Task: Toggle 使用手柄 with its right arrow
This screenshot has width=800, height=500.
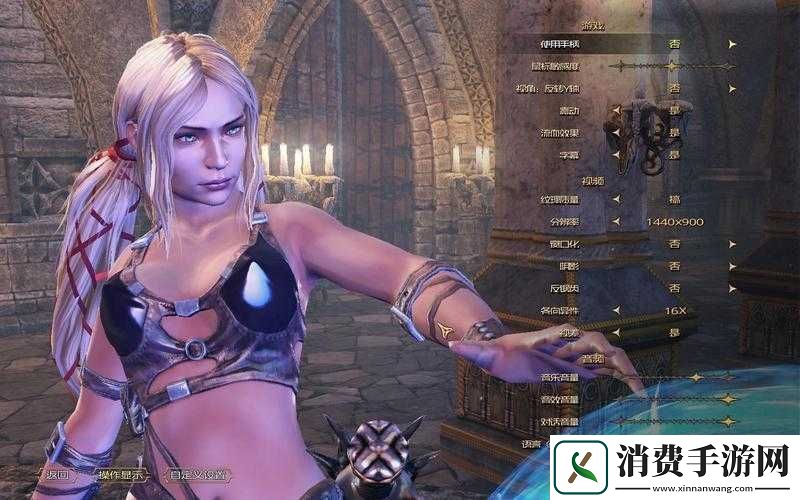Action: (x=733, y=44)
